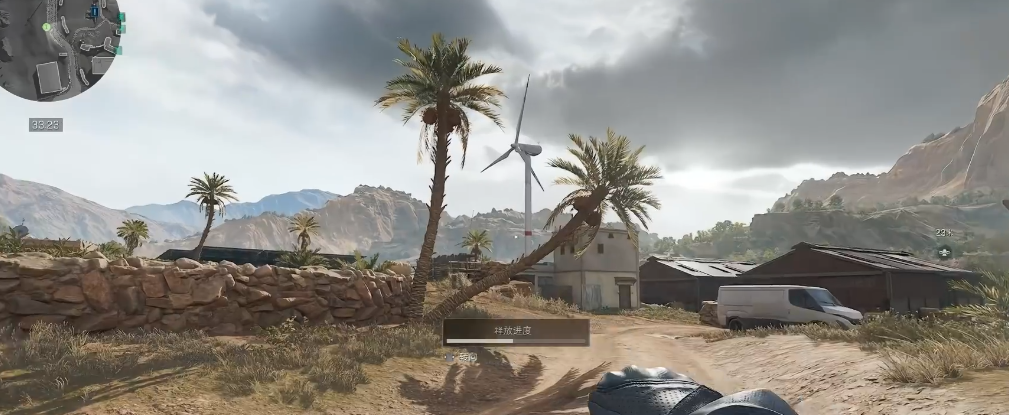1009x415 pixels.
Task: Click the green player dot on minimap
Action: coord(46,27)
